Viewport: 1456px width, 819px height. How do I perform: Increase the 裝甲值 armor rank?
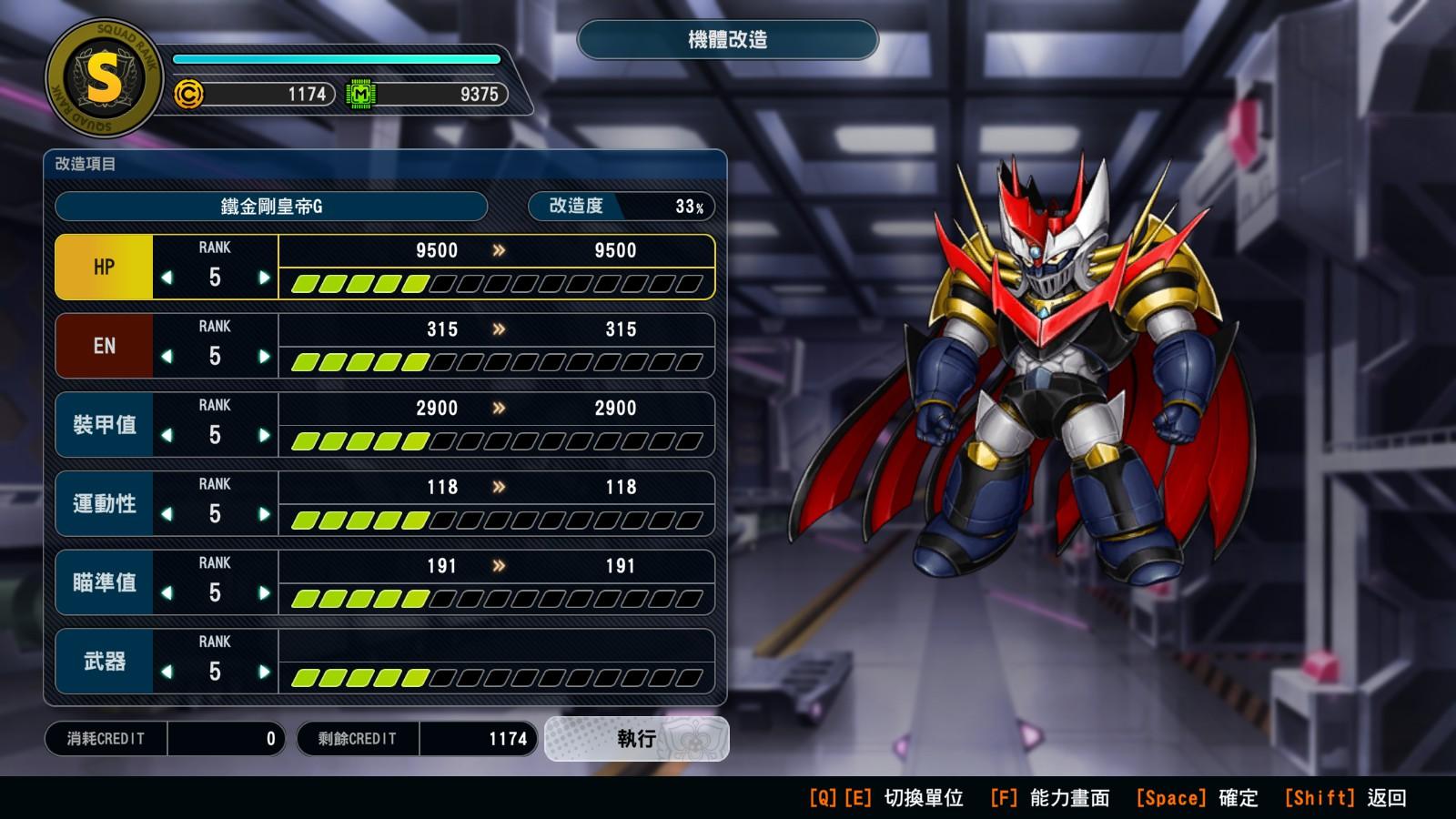tap(264, 435)
